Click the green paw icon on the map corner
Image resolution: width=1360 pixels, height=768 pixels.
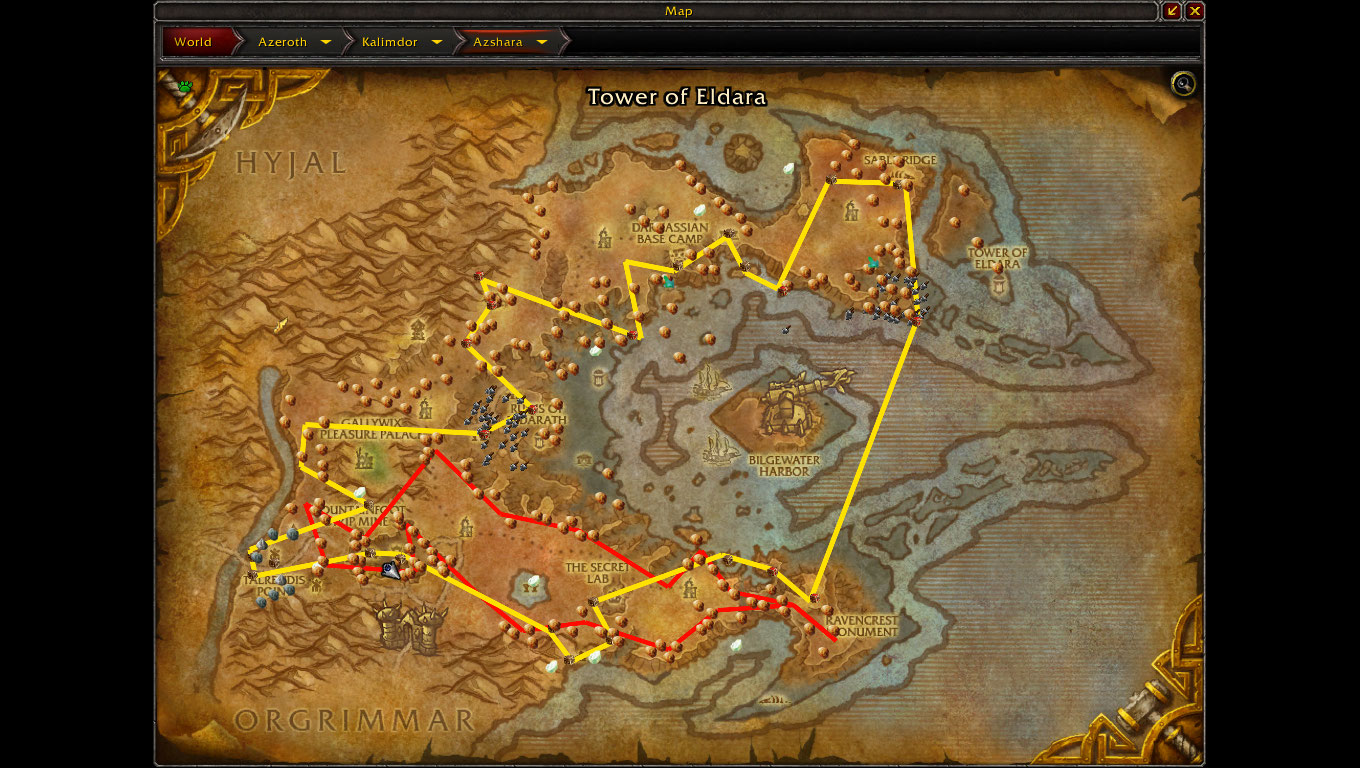tap(185, 86)
